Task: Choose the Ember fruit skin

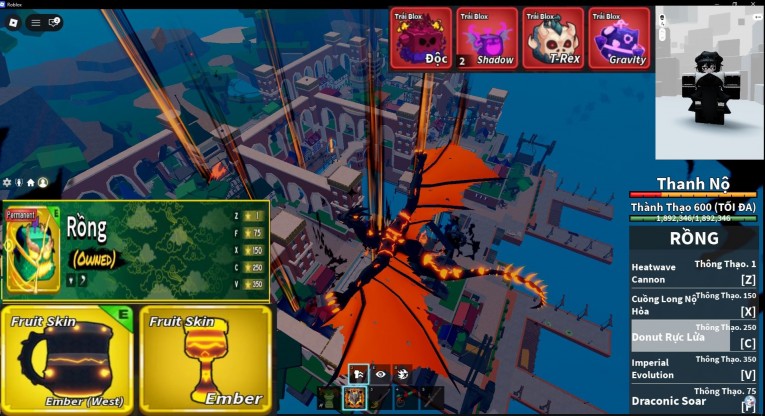Action: 205,360
